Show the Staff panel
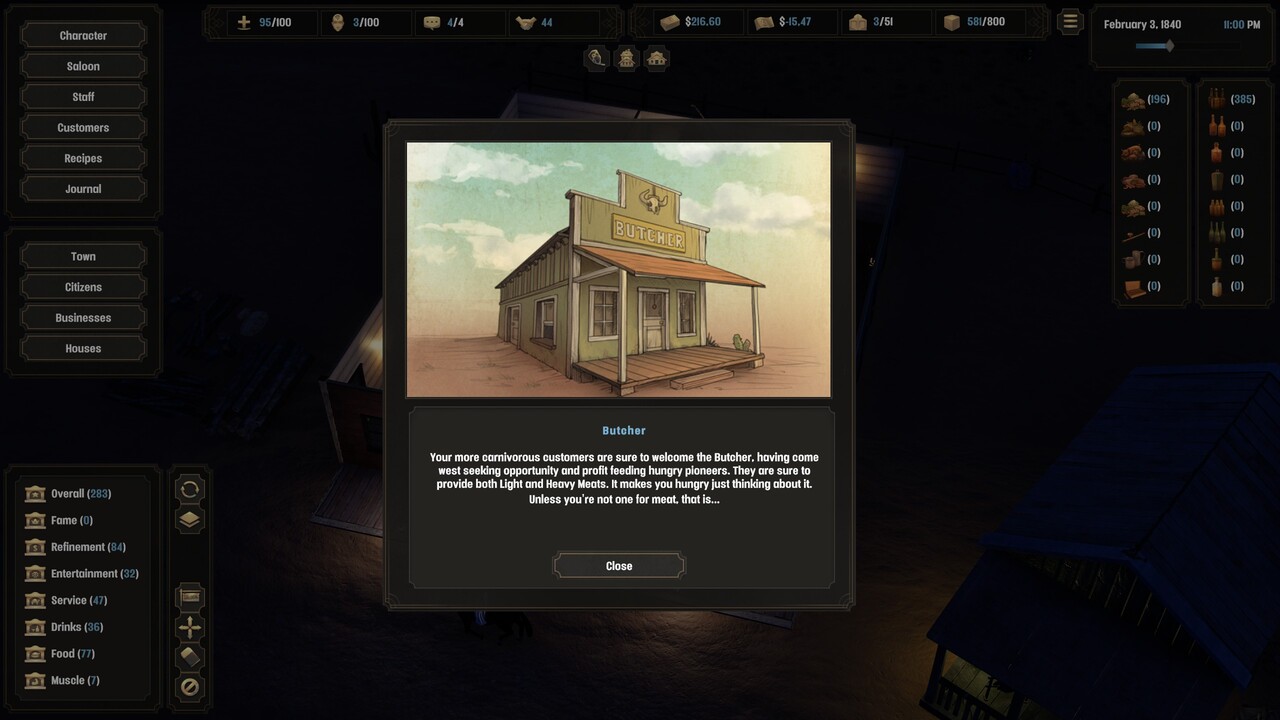Viewport: 1280px width, 720px height. pos(83,97)
